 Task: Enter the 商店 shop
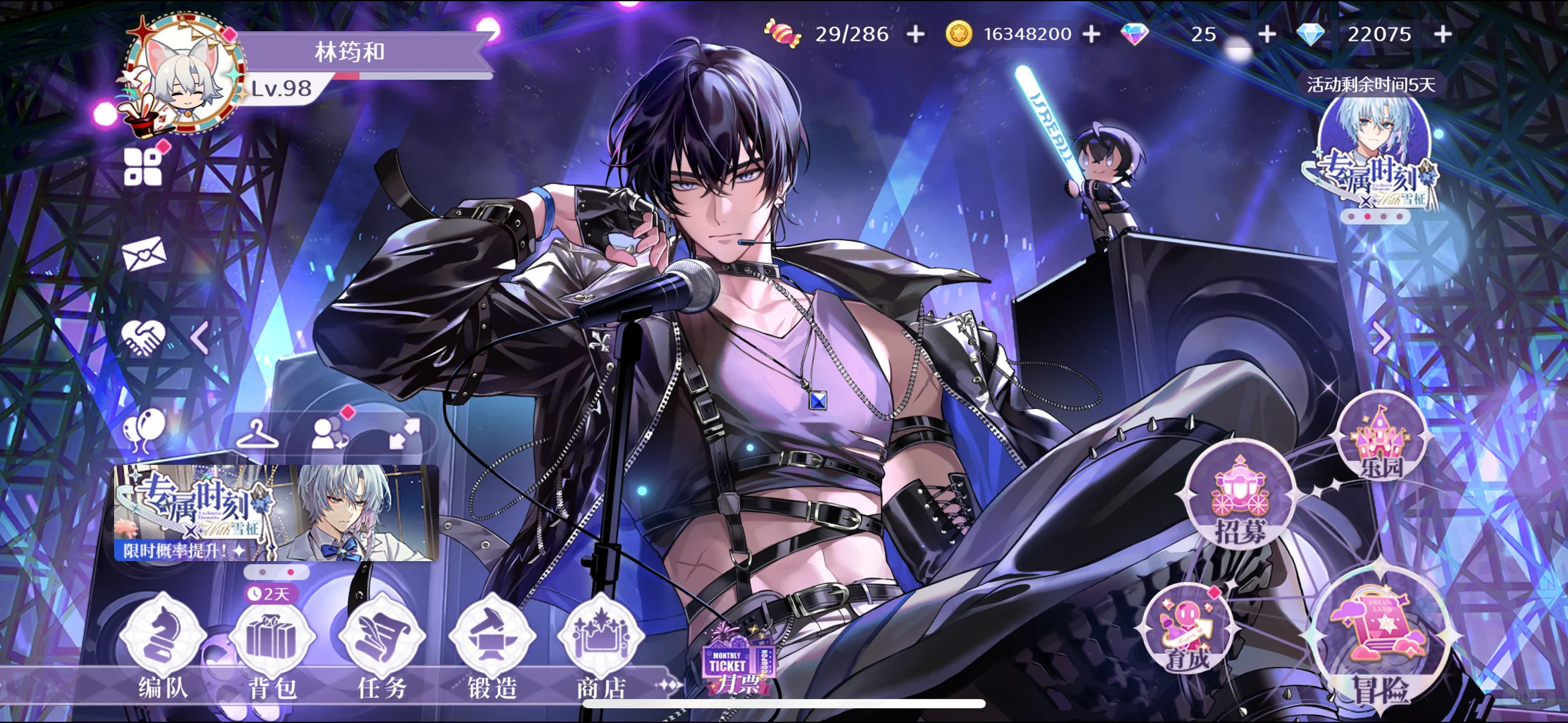(601, 644)
